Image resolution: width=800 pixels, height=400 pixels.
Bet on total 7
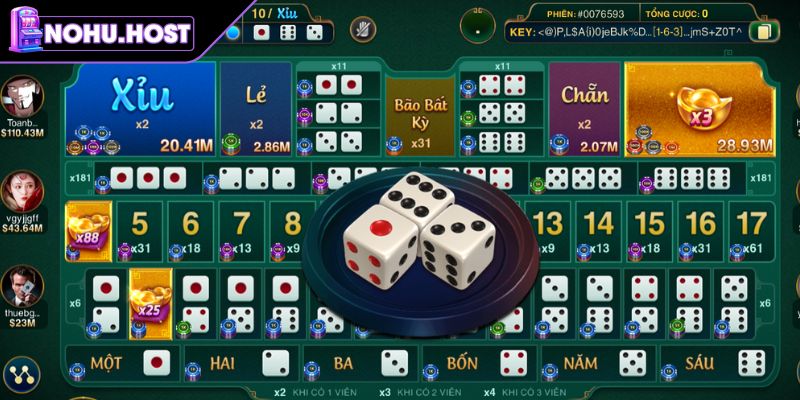coord(242,231)
